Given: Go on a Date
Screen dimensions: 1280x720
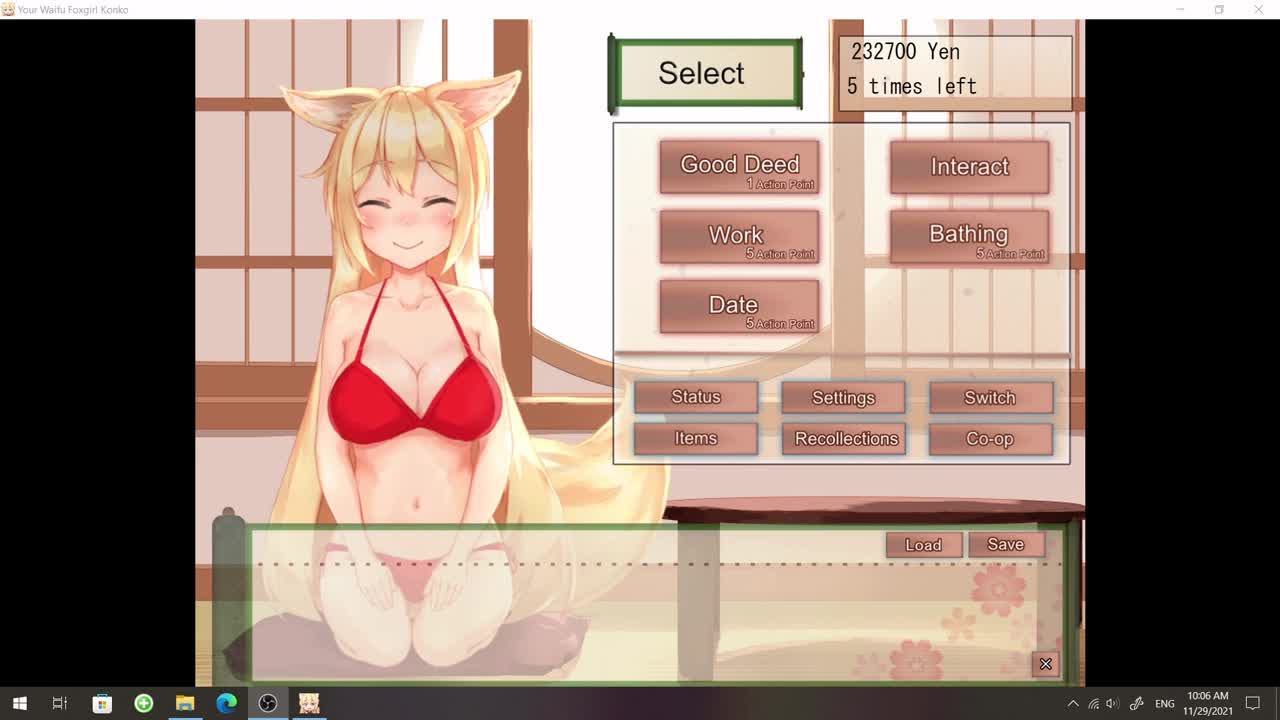Looking at the screenshot, I should click(x=739, y=306).
